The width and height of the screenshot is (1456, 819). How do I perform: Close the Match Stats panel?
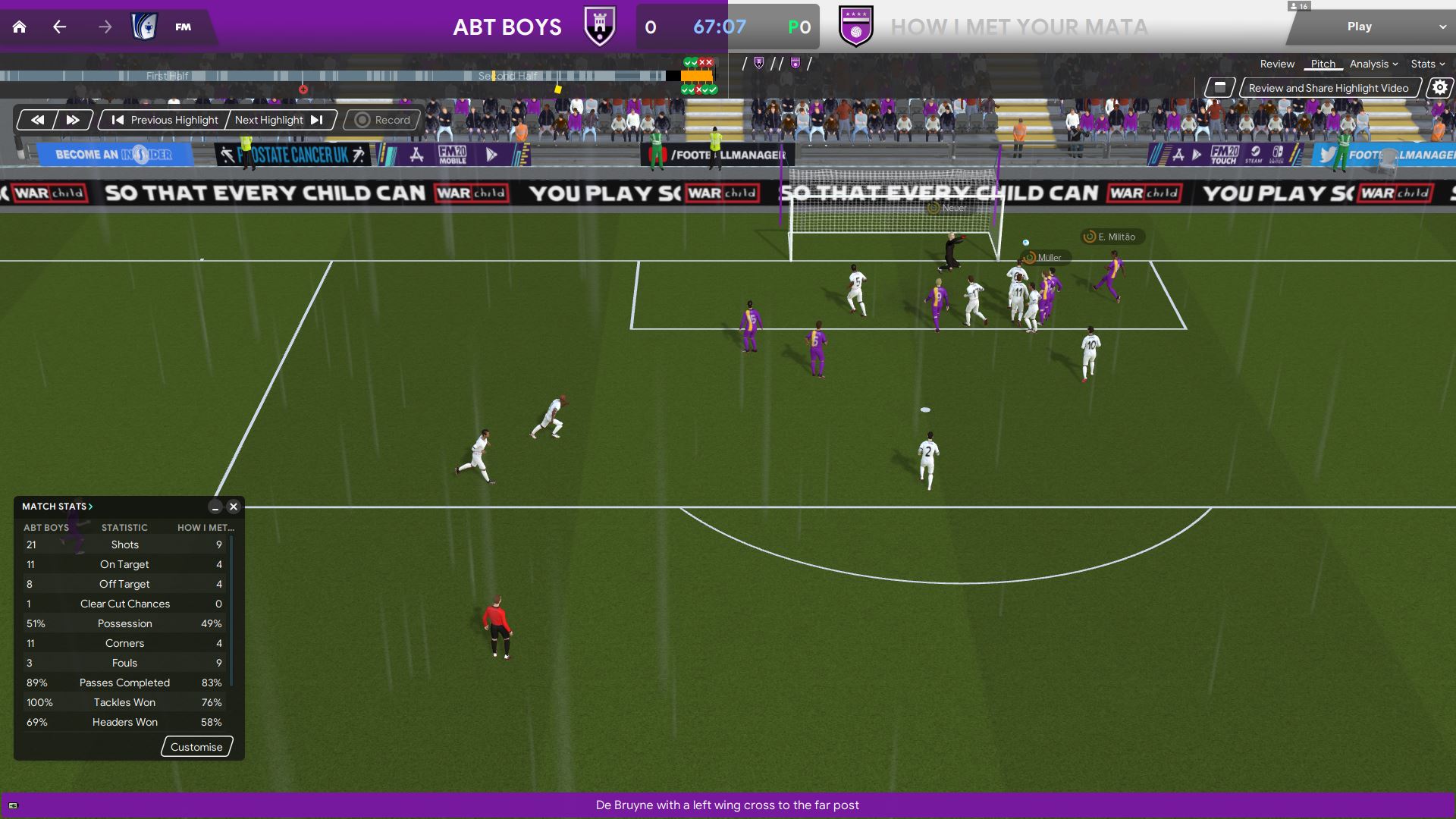coord(234,507)
